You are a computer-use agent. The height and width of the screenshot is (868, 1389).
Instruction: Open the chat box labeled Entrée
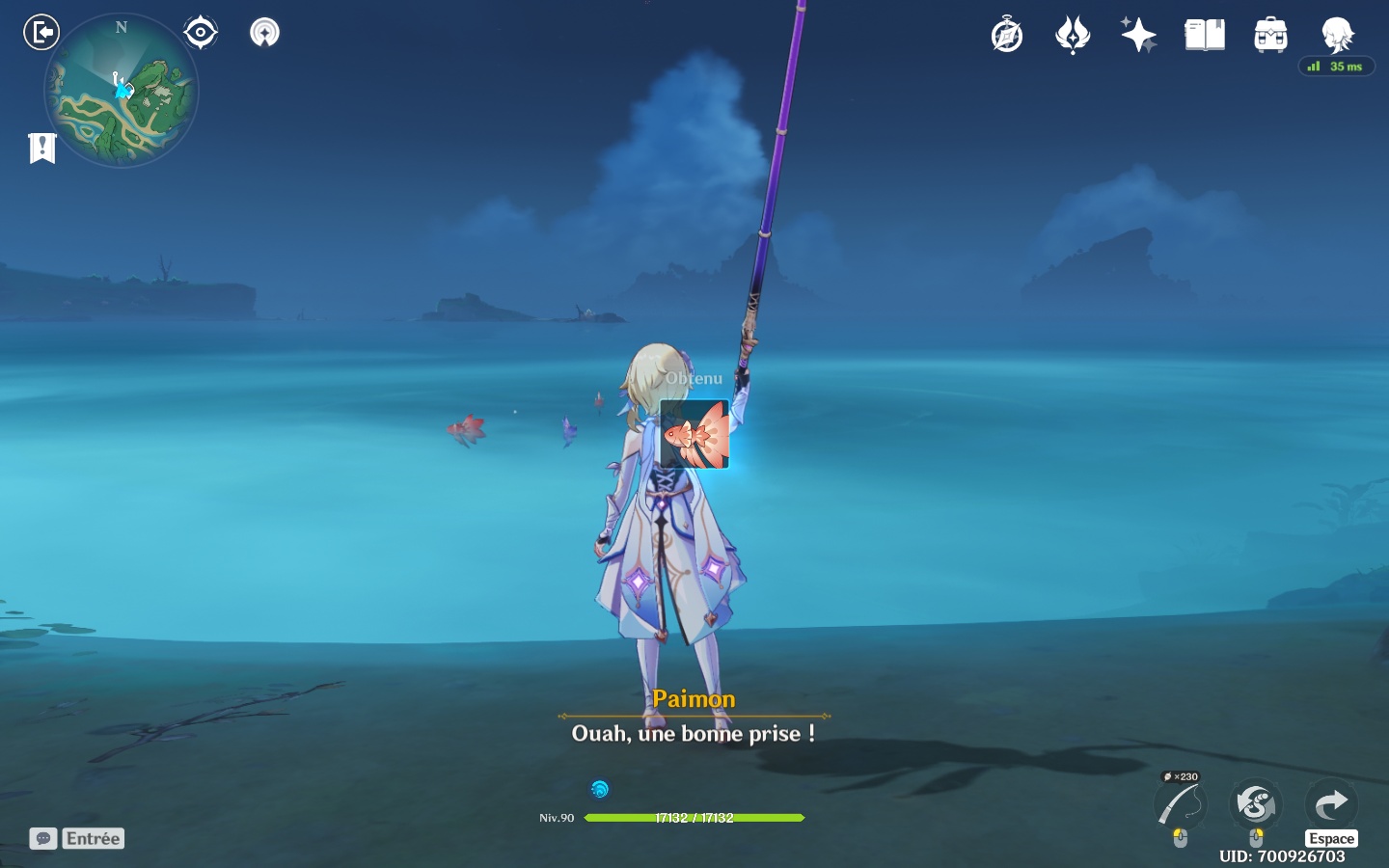pos(77,838)
